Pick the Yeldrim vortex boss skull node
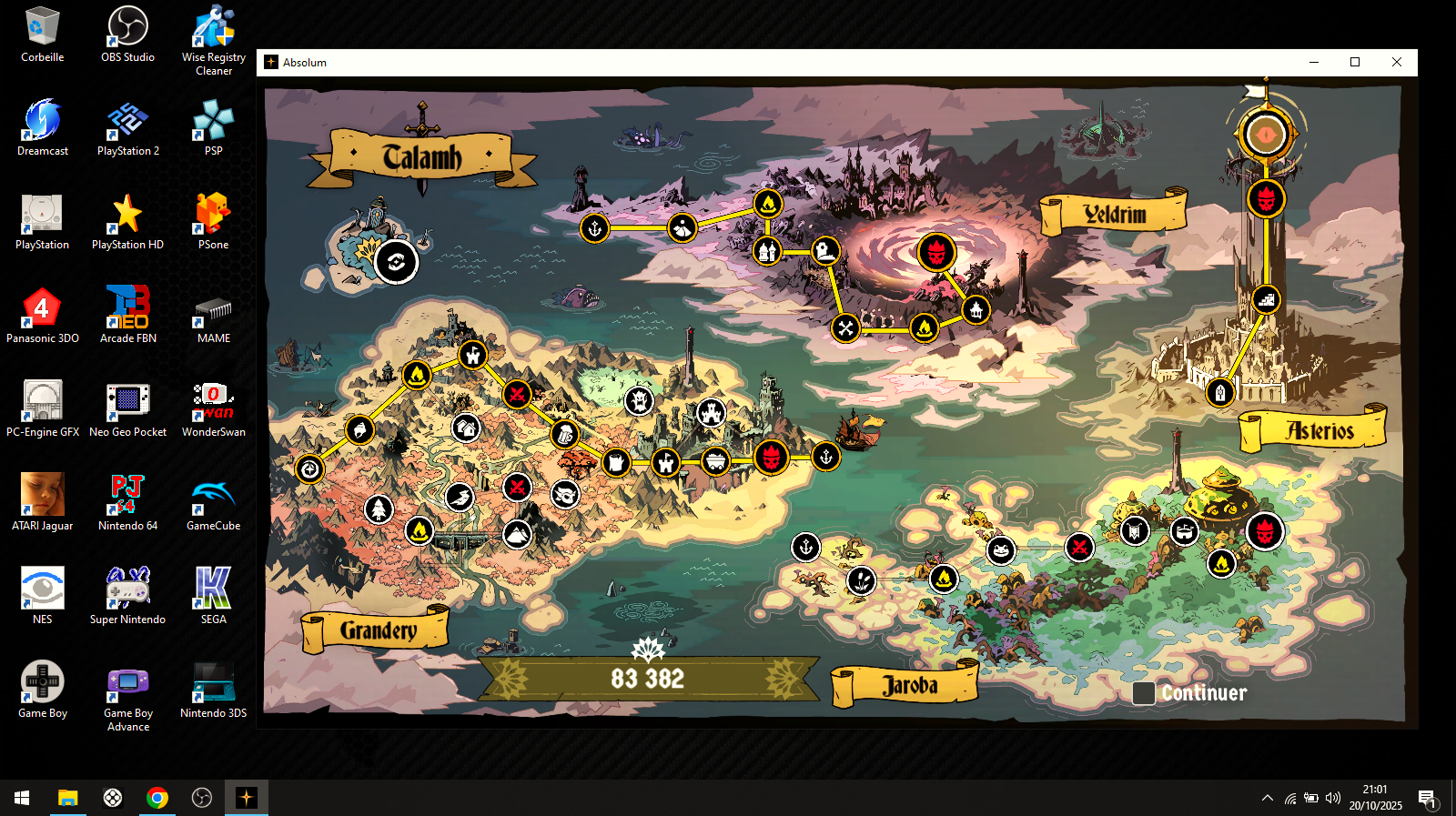This screenshot has height=816, width=1456. tap(936, 252)
